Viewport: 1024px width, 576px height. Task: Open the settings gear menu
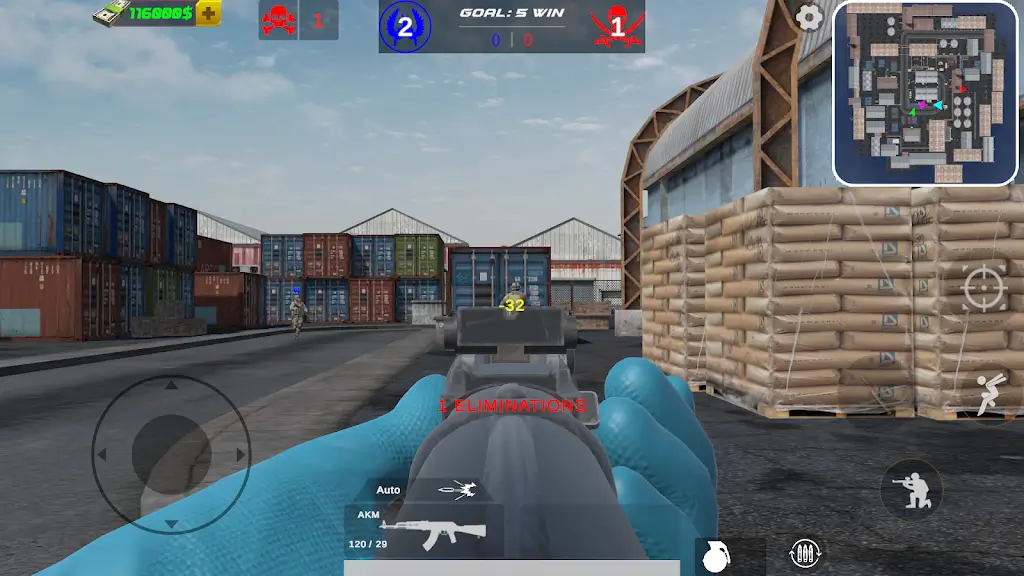[x=809, y=17]
